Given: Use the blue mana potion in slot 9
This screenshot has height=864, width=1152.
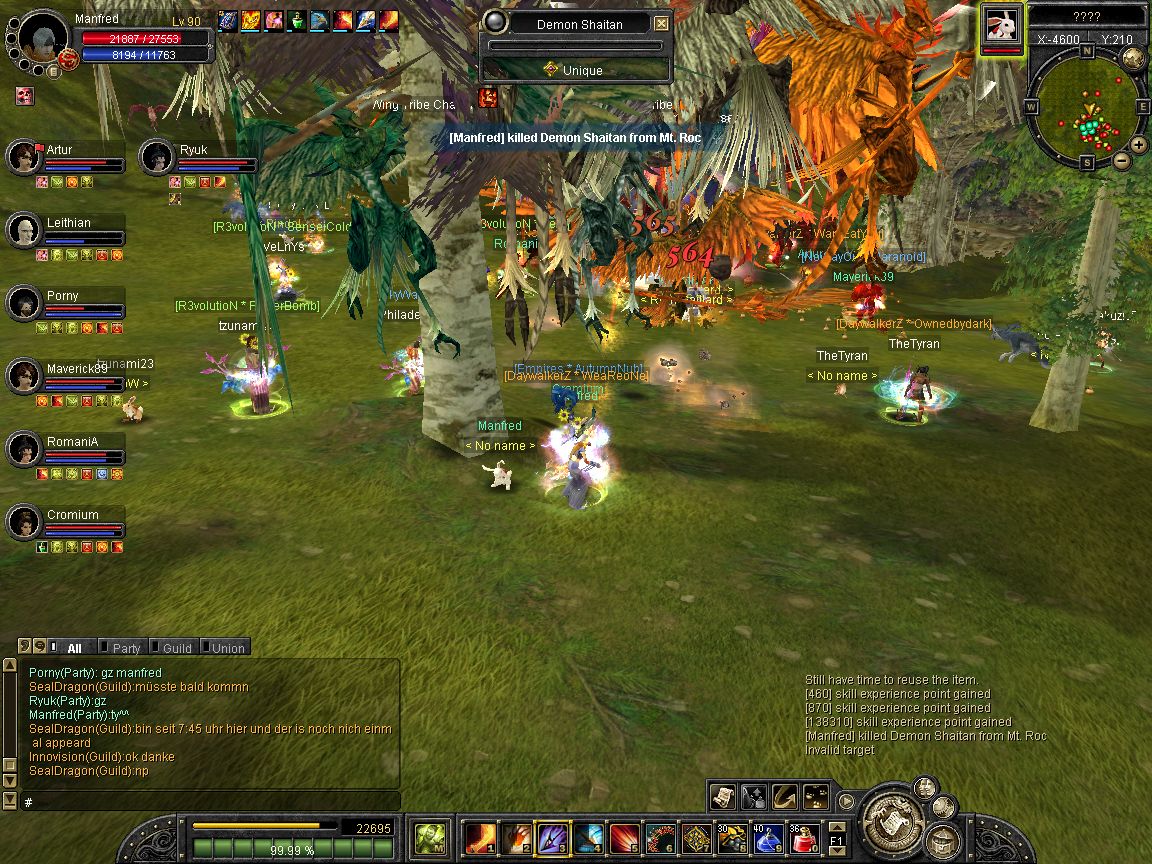Looking at the screenshot, I should click(x=767, y=837).
